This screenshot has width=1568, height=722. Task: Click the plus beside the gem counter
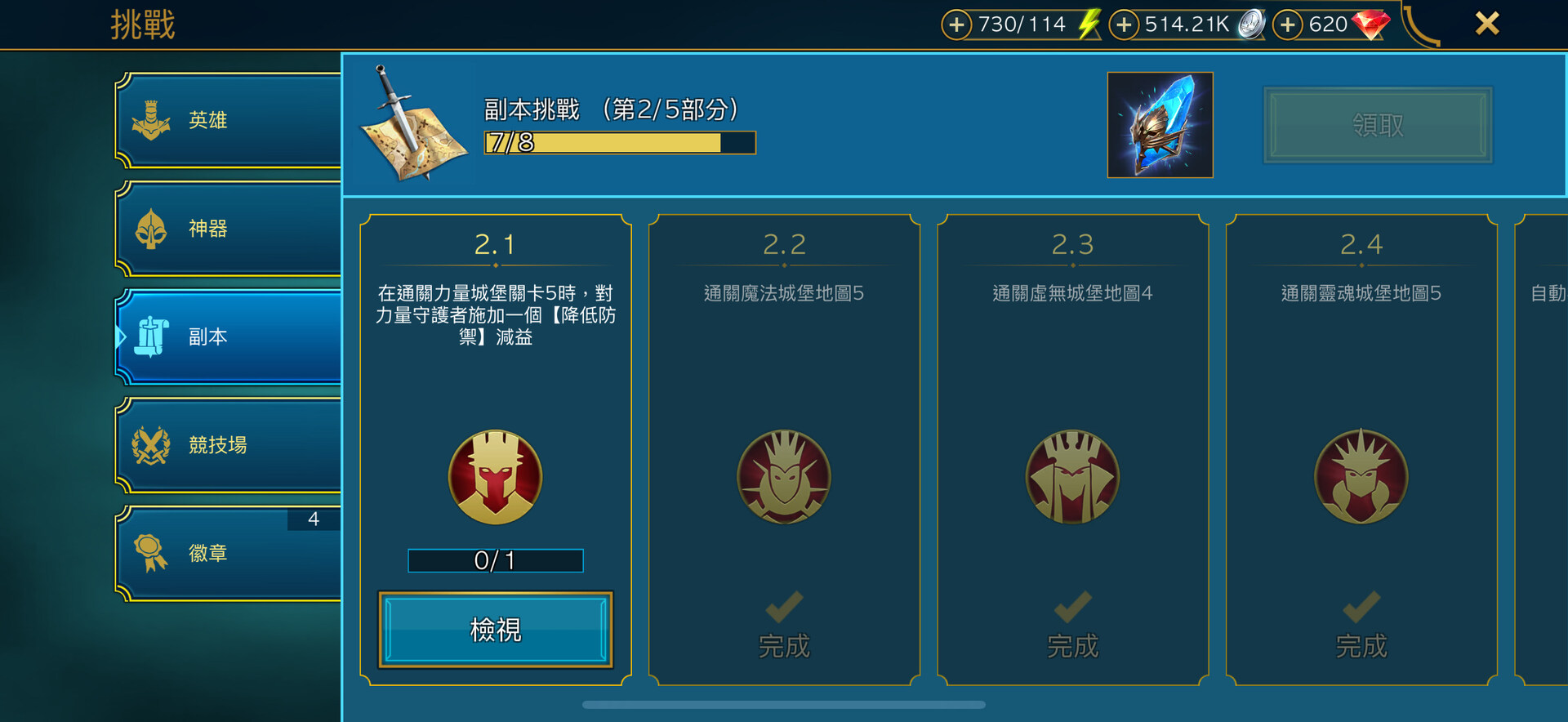click(x=1288, y=25)
